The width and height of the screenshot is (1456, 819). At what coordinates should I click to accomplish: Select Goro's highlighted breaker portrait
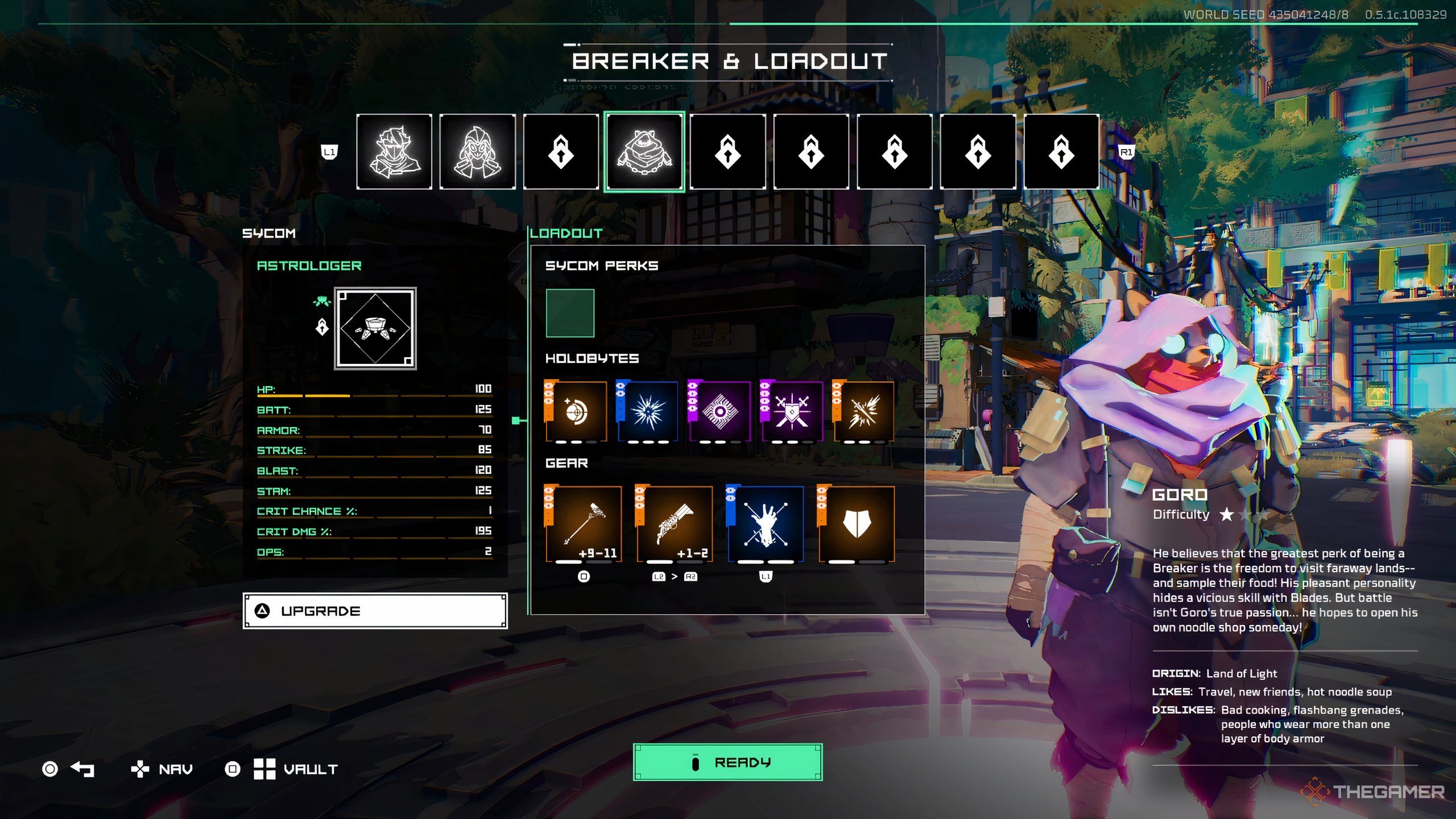(644, 151)
